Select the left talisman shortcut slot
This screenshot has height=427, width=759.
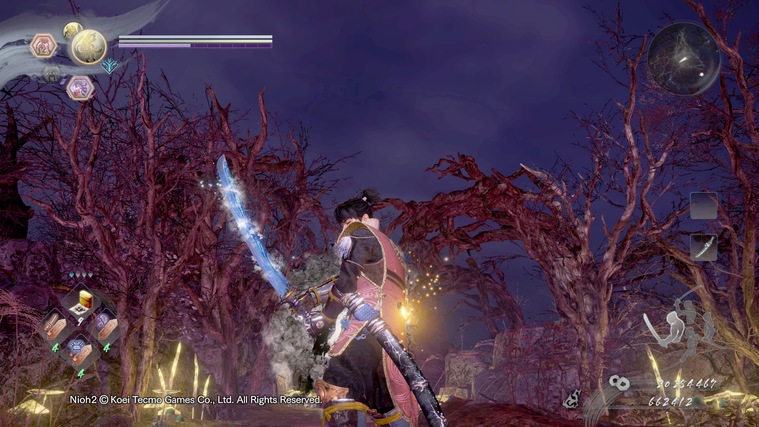tap(54, 325)
